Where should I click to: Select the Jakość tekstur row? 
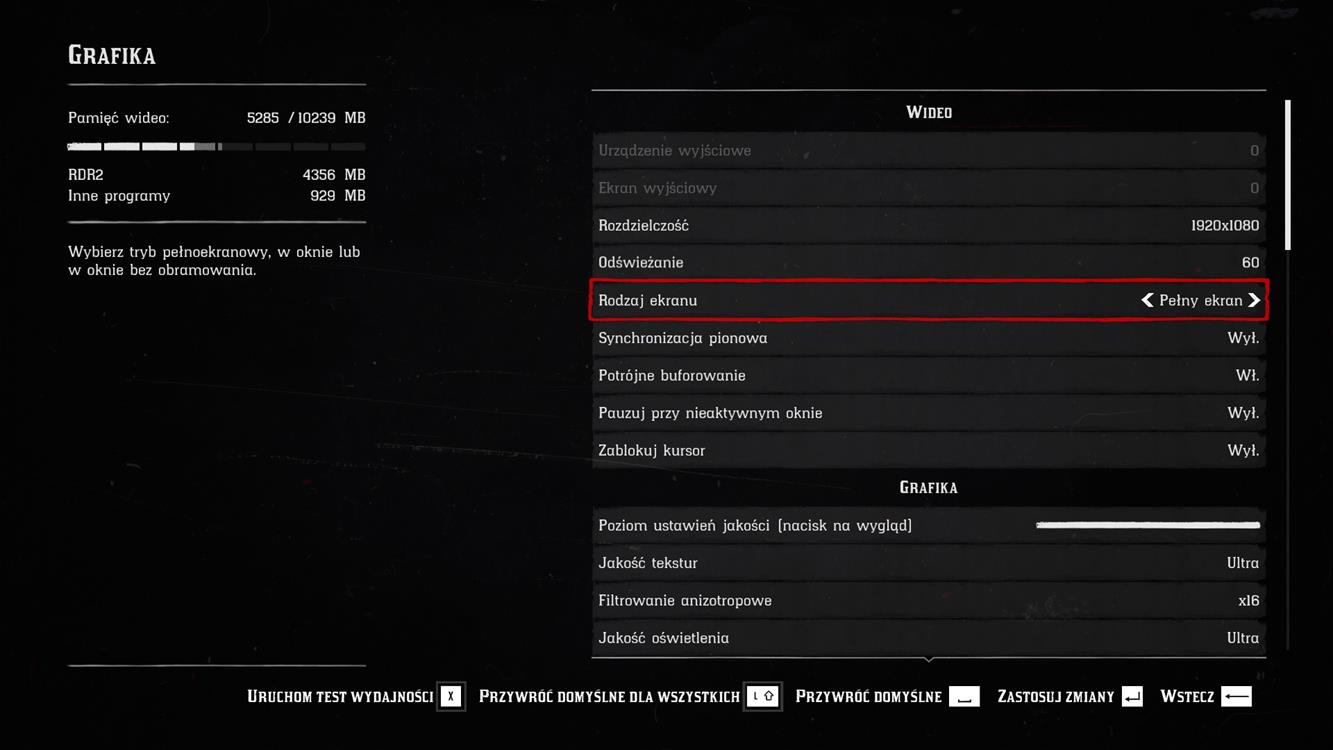click(928, 563)
